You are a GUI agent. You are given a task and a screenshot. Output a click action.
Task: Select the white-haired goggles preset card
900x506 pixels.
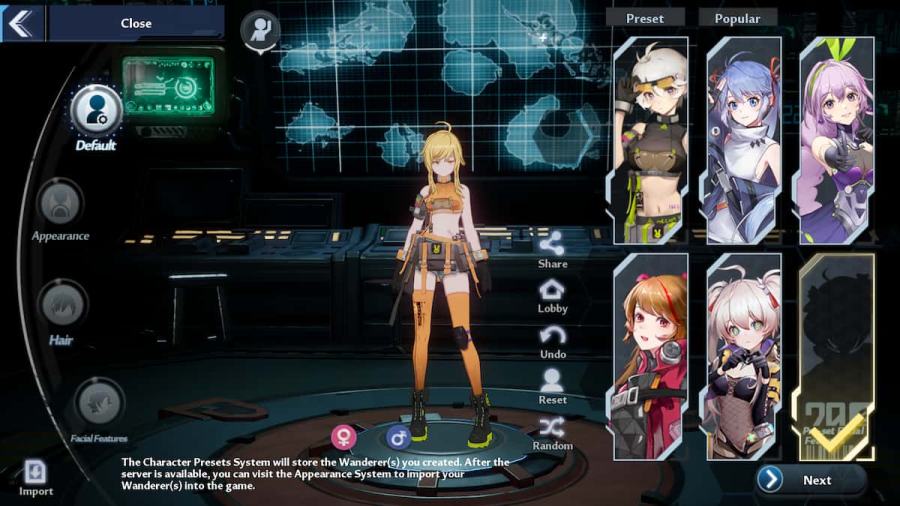[650, 140]
